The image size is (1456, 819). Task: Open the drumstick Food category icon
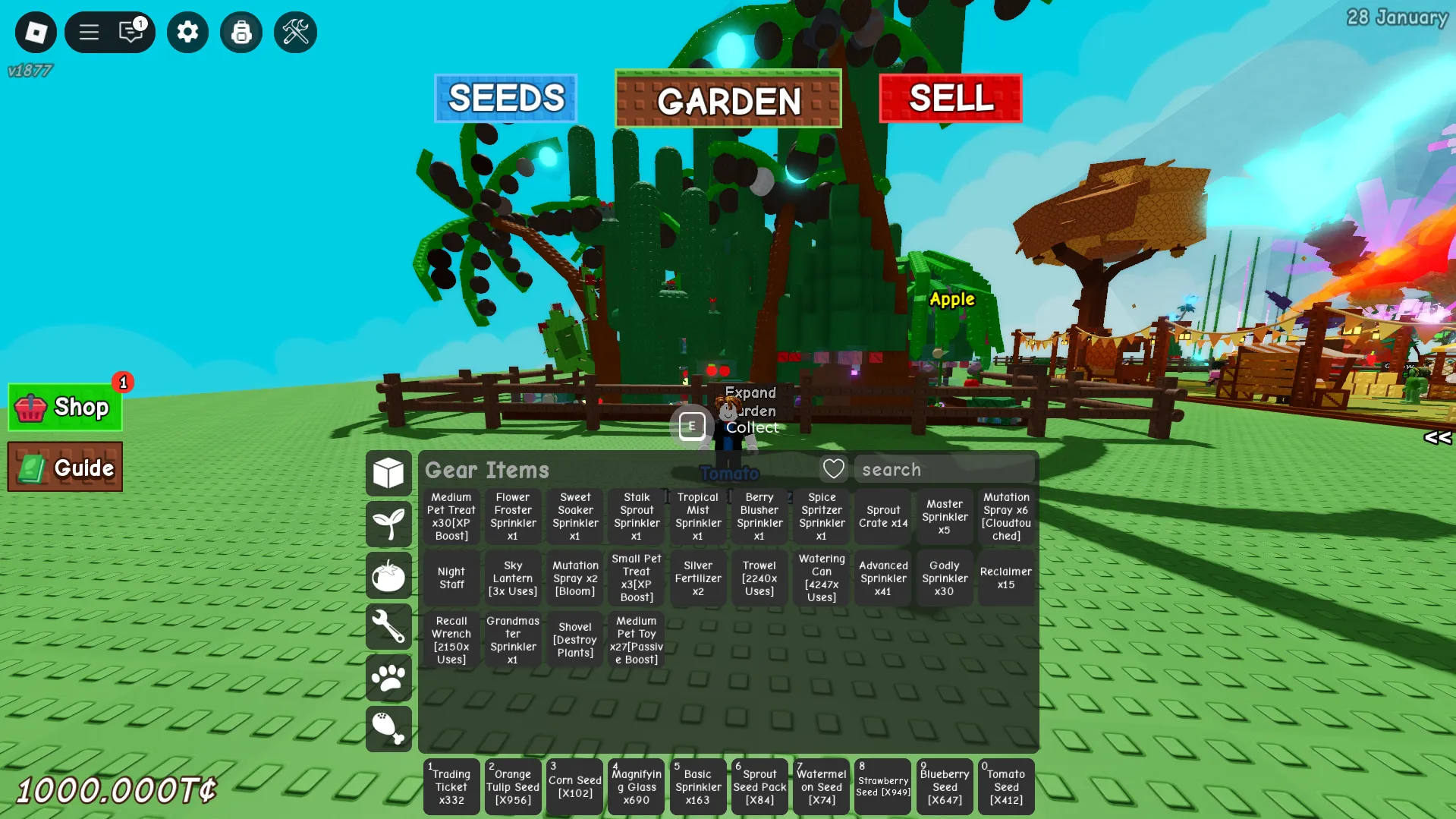point(388,729)
